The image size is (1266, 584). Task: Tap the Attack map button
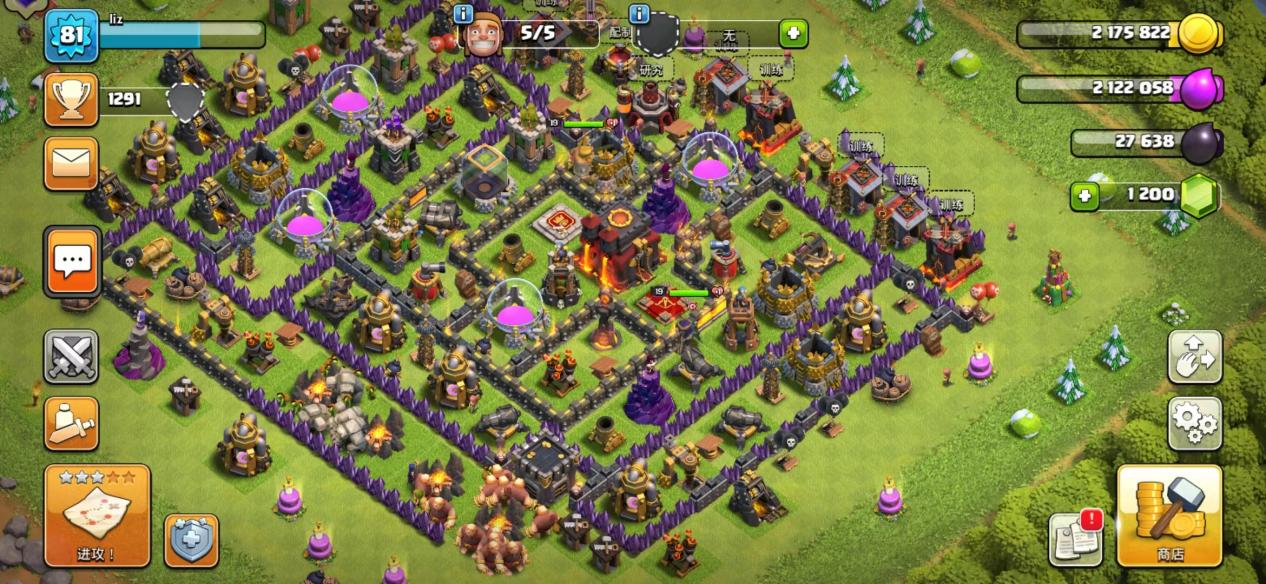[97, 515]
